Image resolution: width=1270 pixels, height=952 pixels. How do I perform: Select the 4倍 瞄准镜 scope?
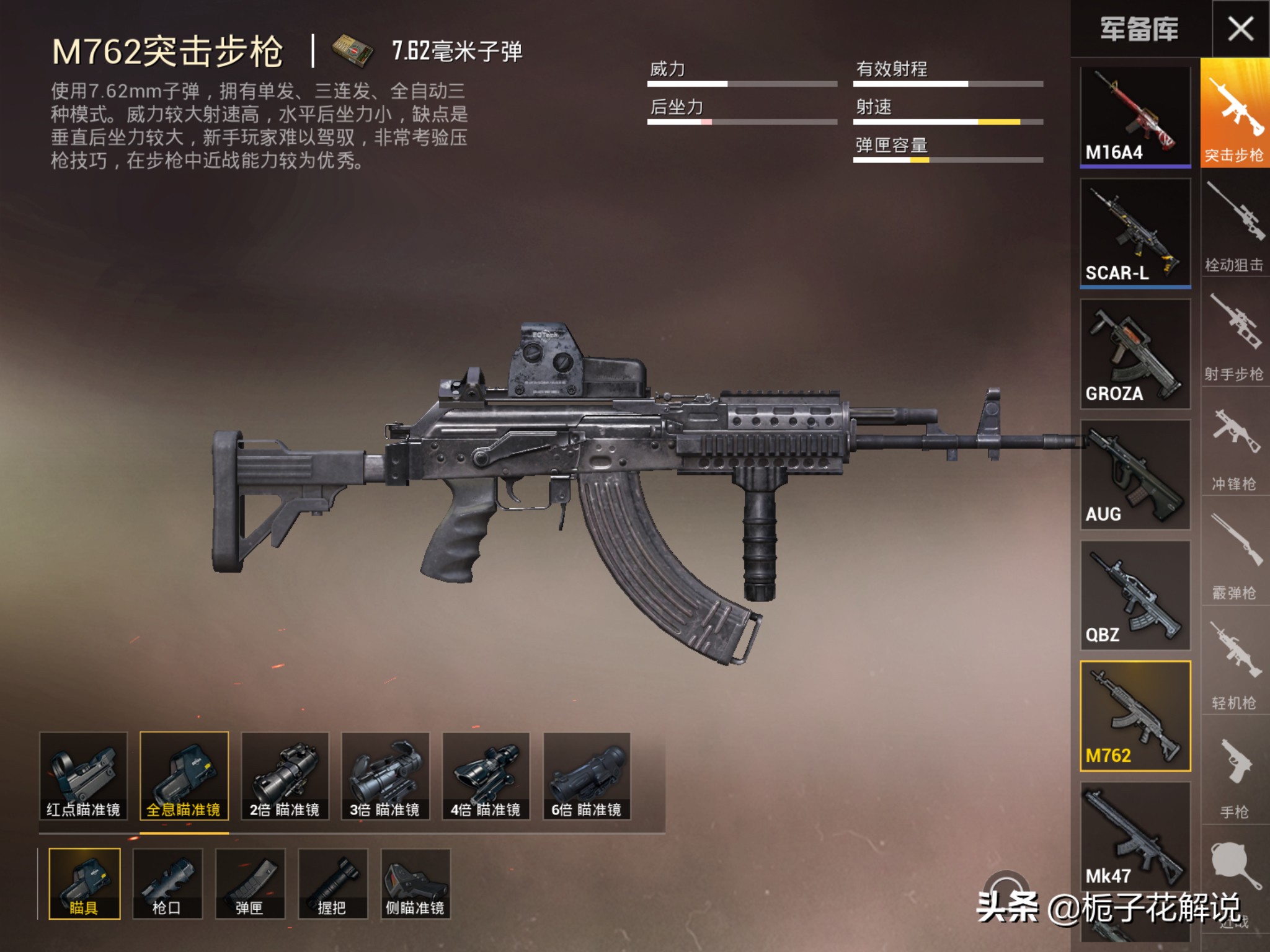point(486,775)
